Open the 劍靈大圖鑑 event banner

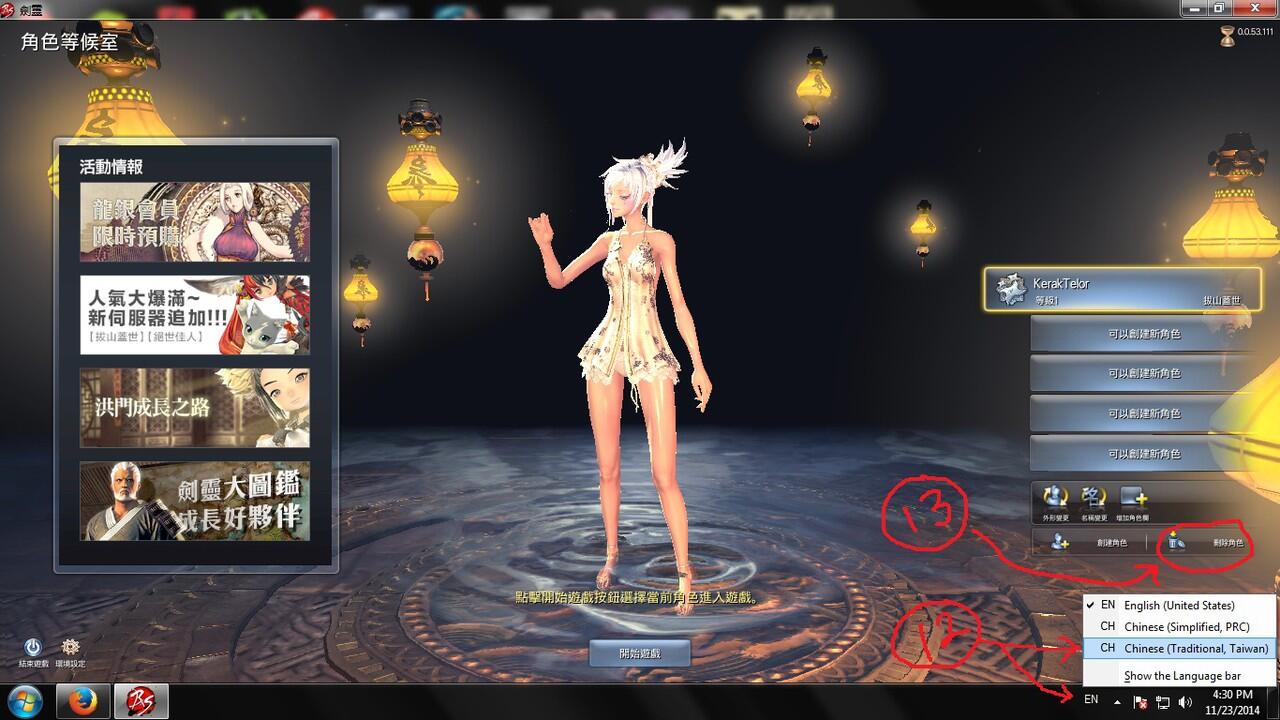195,500
